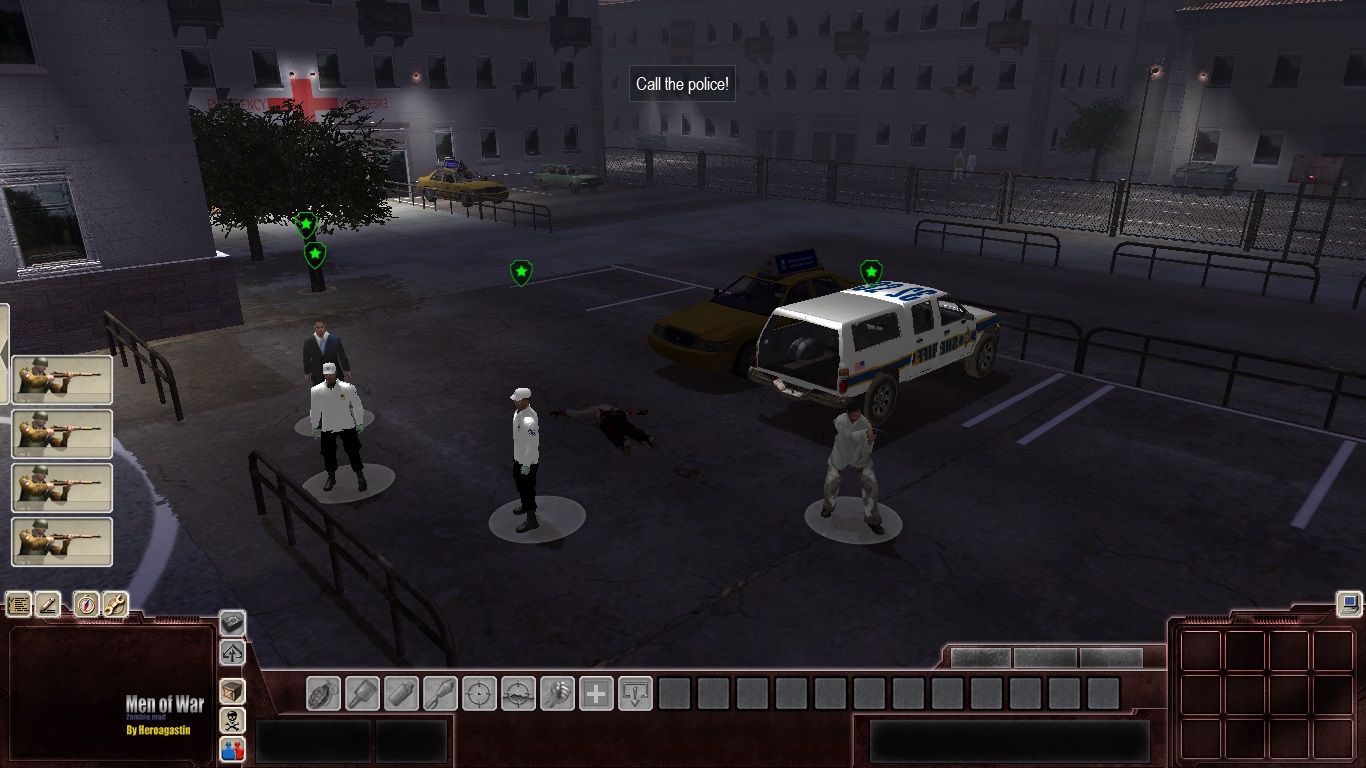Activate the rocket launcher action

[x=440, y=693]
